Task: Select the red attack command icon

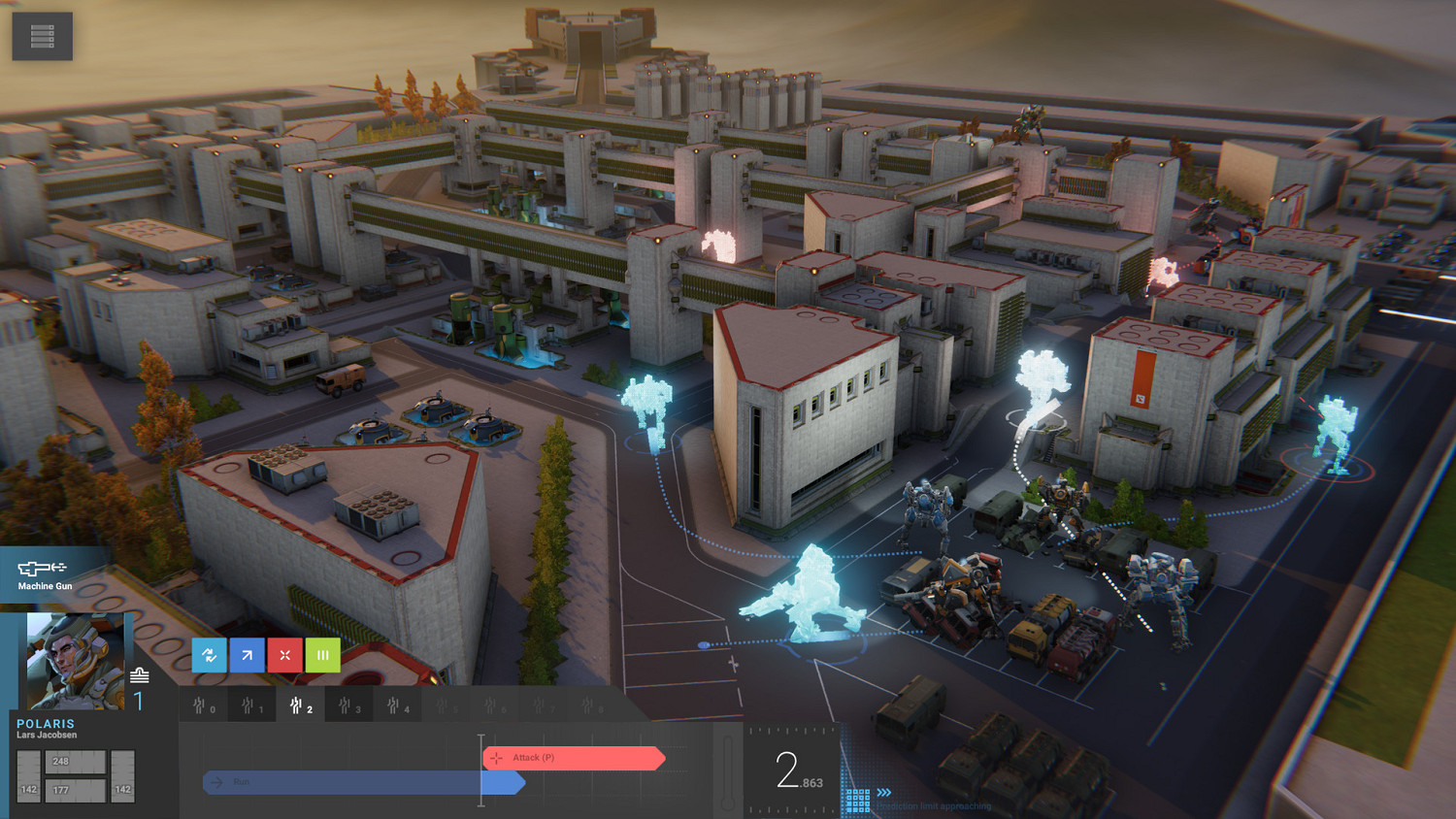Action: (284, 655)
